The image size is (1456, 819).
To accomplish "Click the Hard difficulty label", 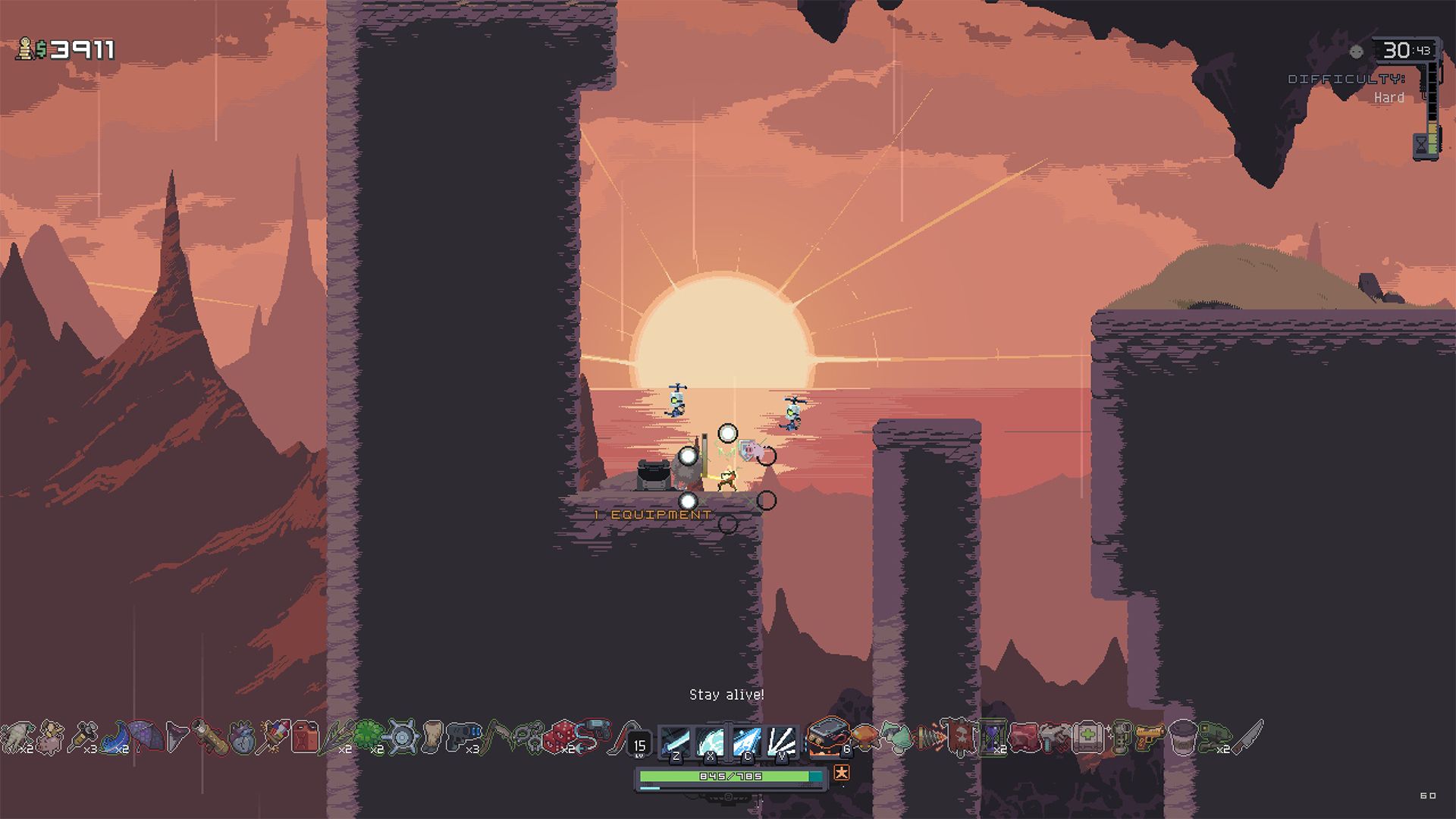I will (x=1389, y=97).
